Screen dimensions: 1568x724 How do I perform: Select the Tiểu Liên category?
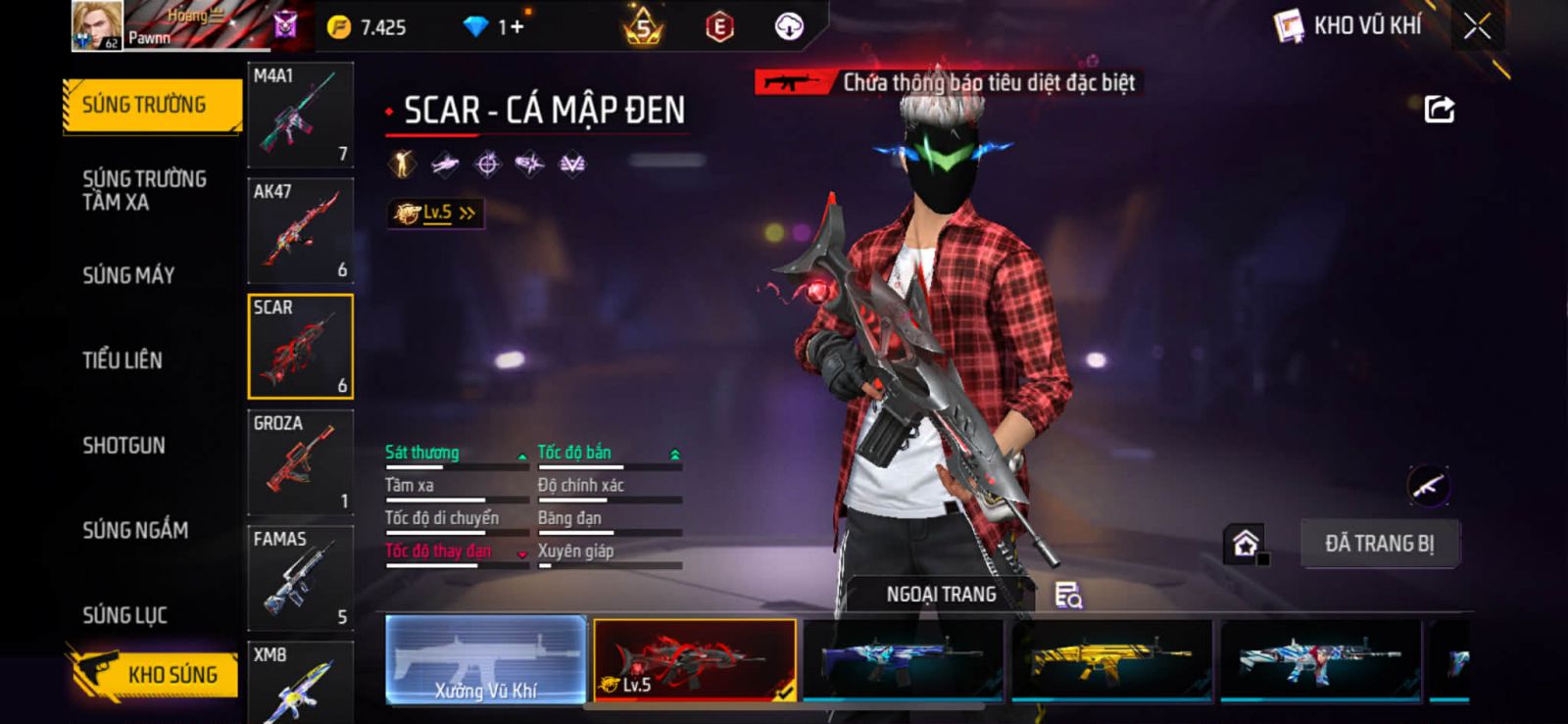click(122, 361)
